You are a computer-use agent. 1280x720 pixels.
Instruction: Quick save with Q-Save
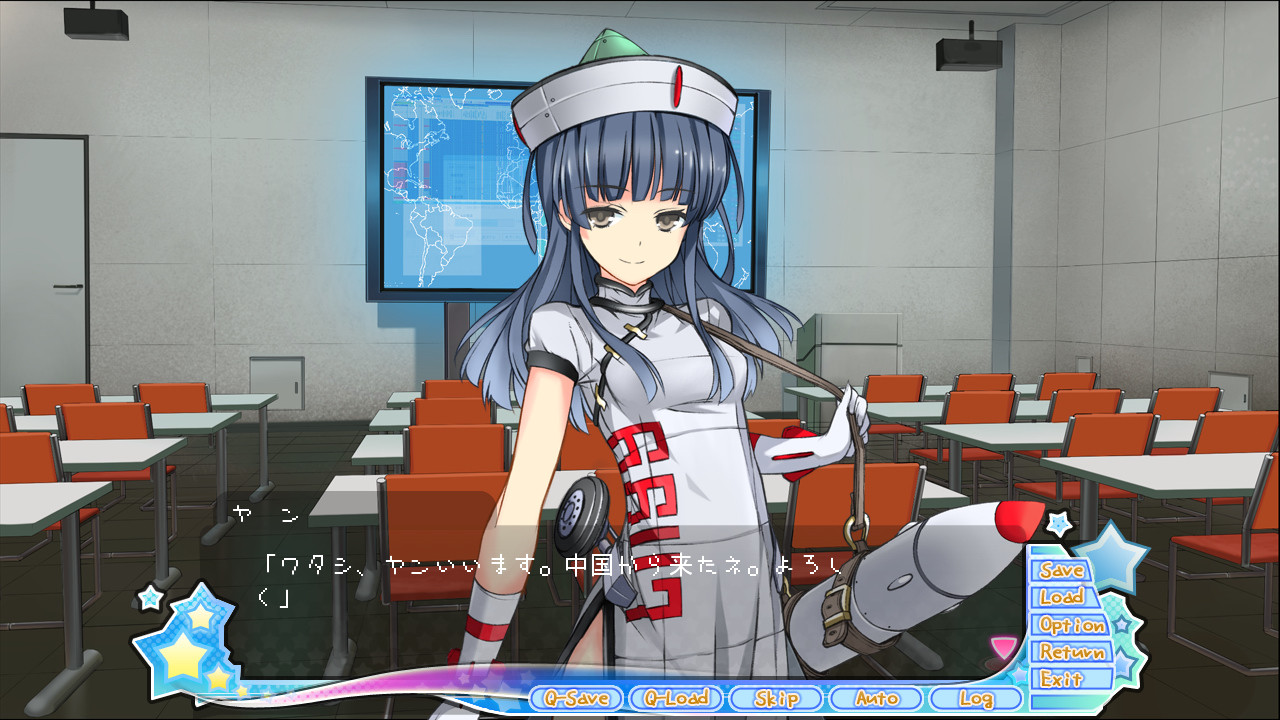coord(576,698)
